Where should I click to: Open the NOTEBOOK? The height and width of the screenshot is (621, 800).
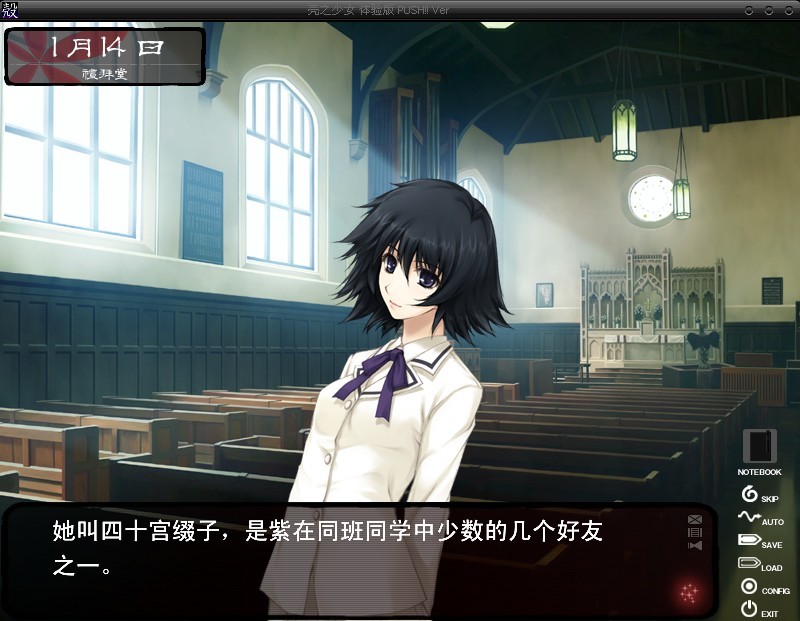pyautogui.click(x=759, y=448)
